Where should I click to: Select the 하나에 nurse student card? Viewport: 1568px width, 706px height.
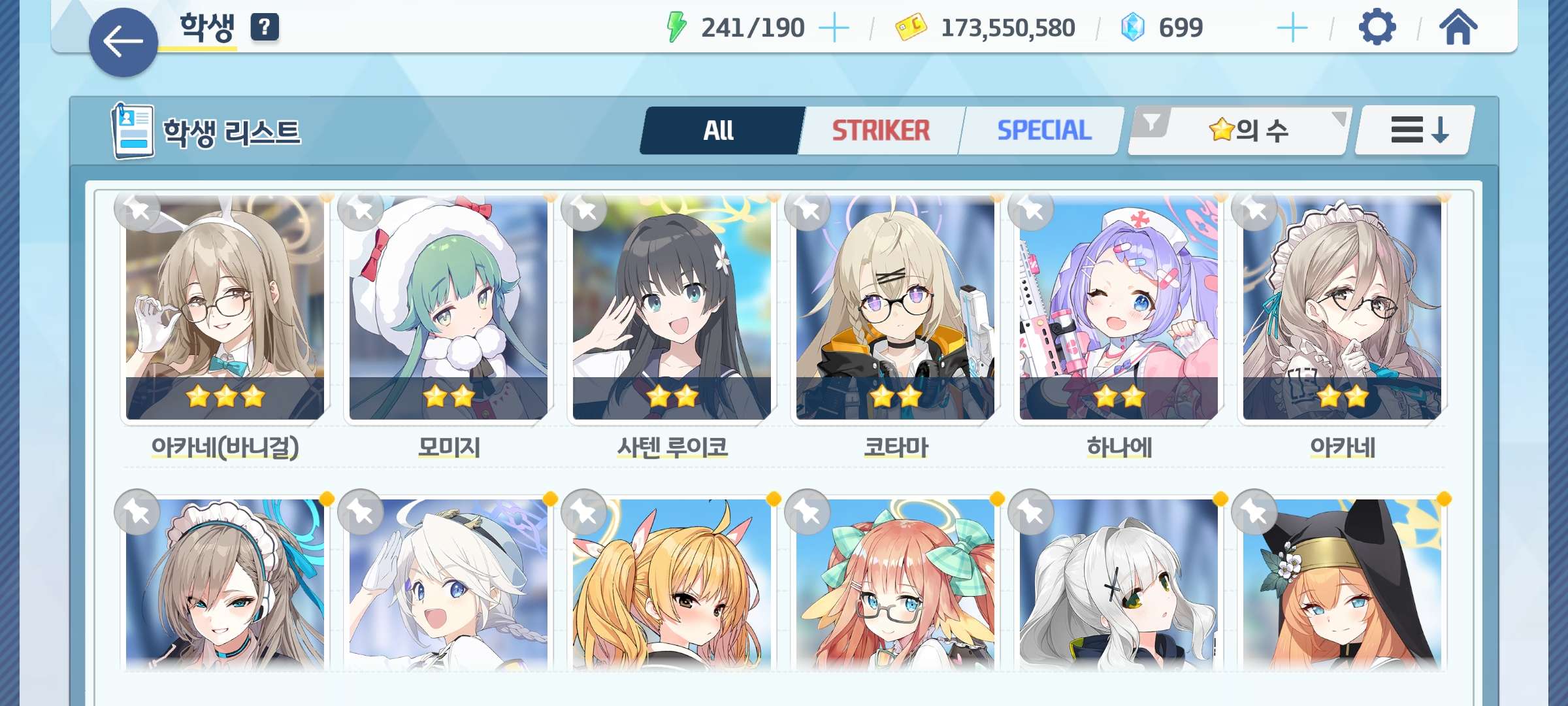1119,307
